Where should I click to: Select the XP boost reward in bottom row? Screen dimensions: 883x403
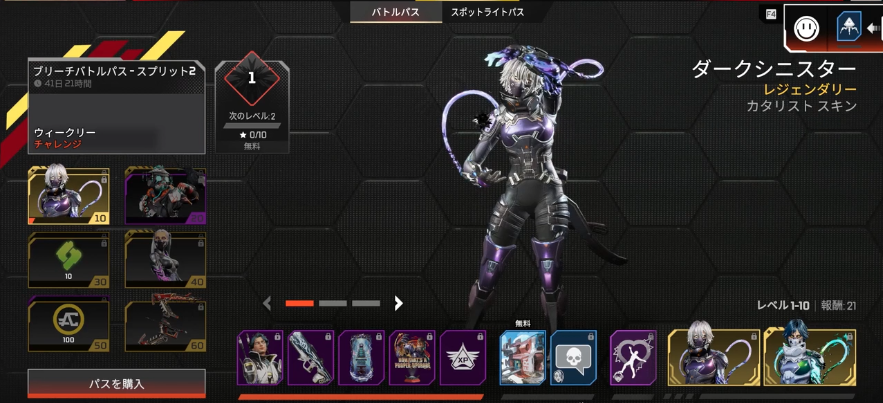click(x=463, y=357)
